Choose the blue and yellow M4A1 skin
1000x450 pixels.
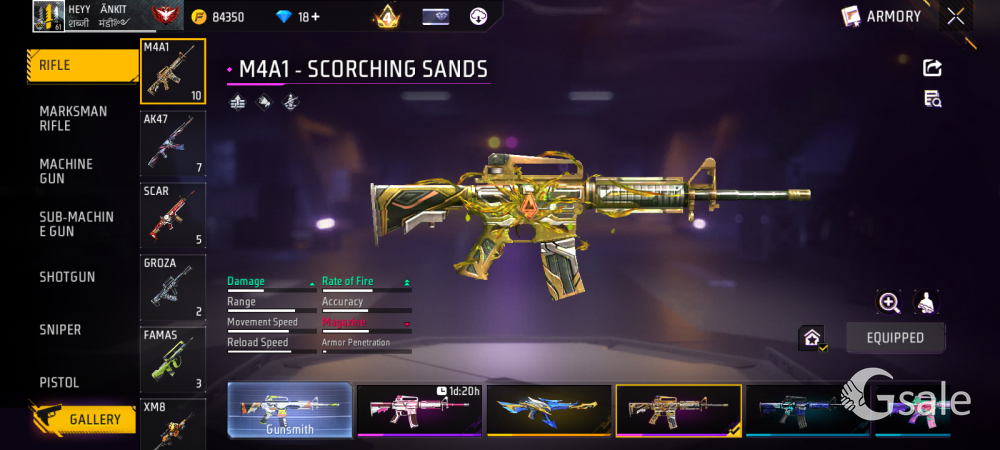click(x=549, y=410)
